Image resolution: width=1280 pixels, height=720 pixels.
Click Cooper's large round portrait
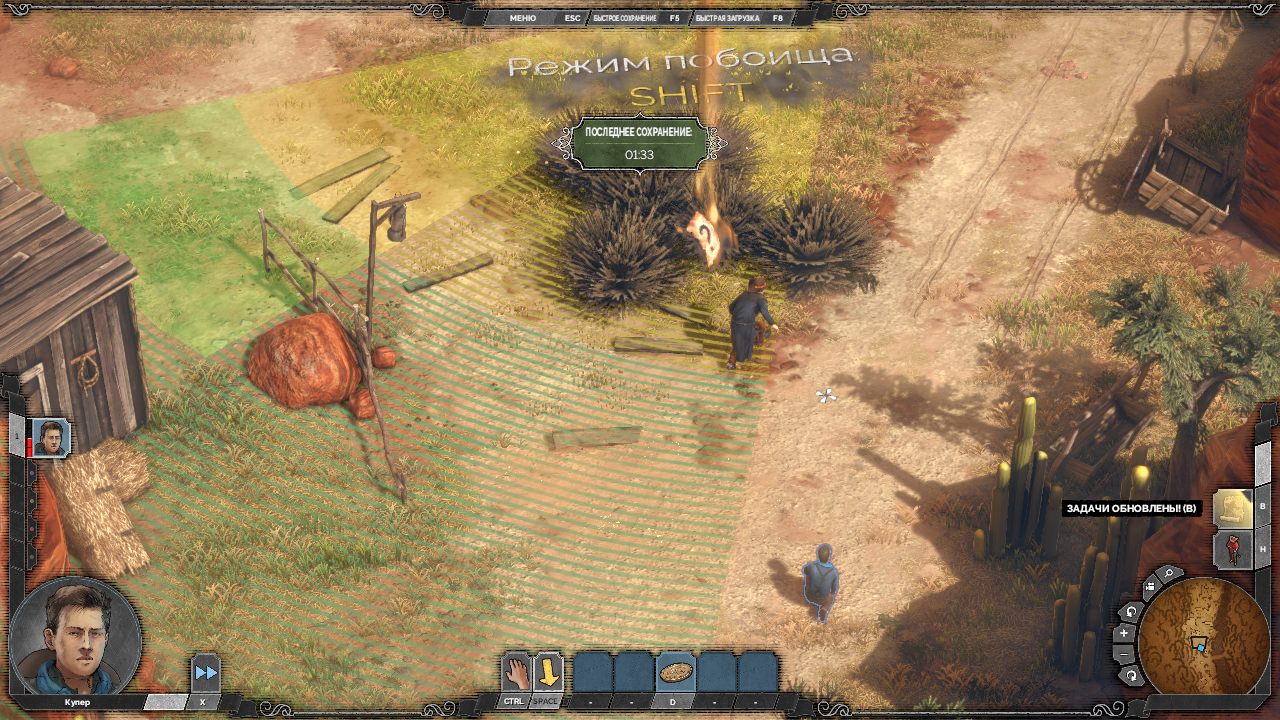click(x=73, y=636)
